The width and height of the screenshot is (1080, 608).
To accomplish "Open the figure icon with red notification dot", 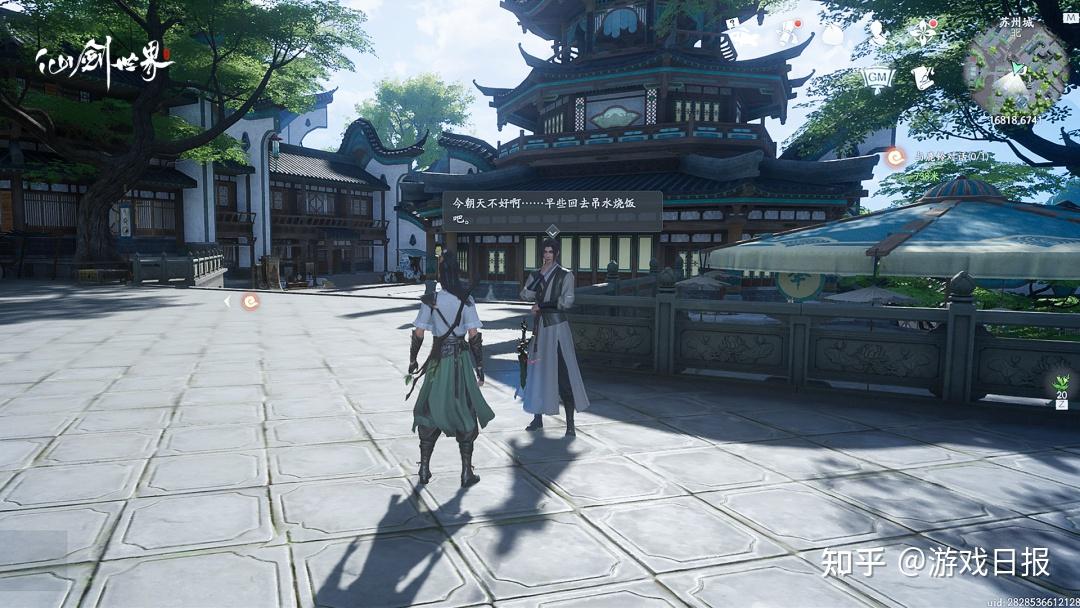I will coord(789,34).
